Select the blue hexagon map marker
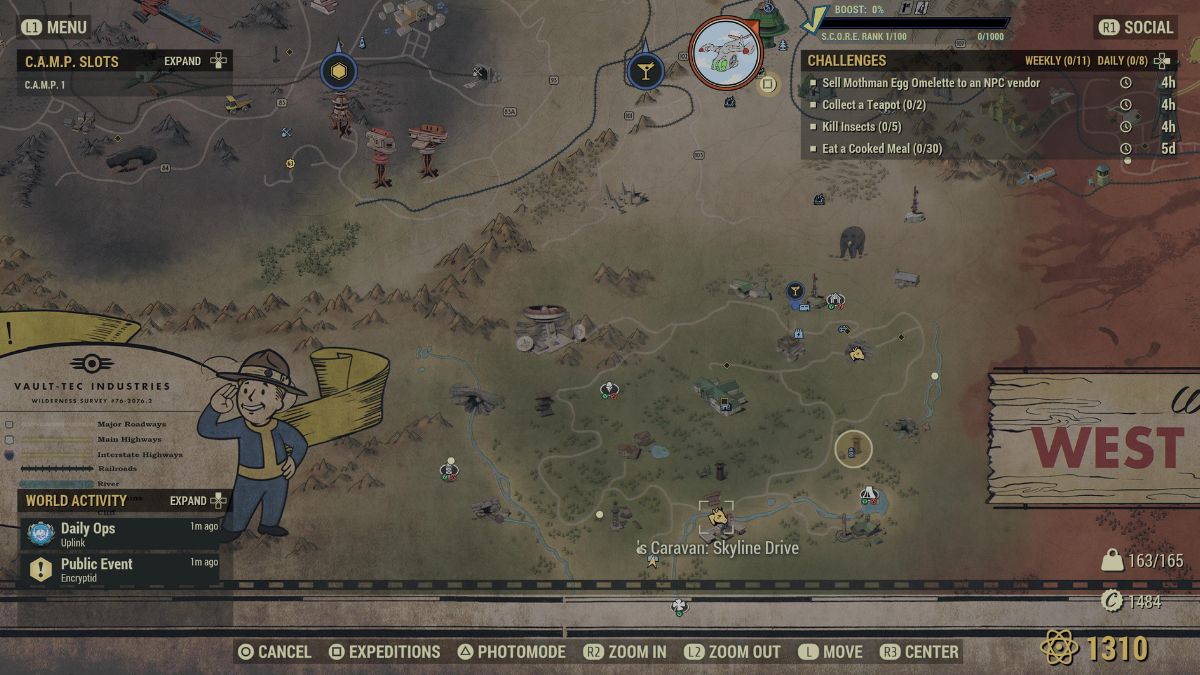1200x675 pixels. [x=339, y=71]
